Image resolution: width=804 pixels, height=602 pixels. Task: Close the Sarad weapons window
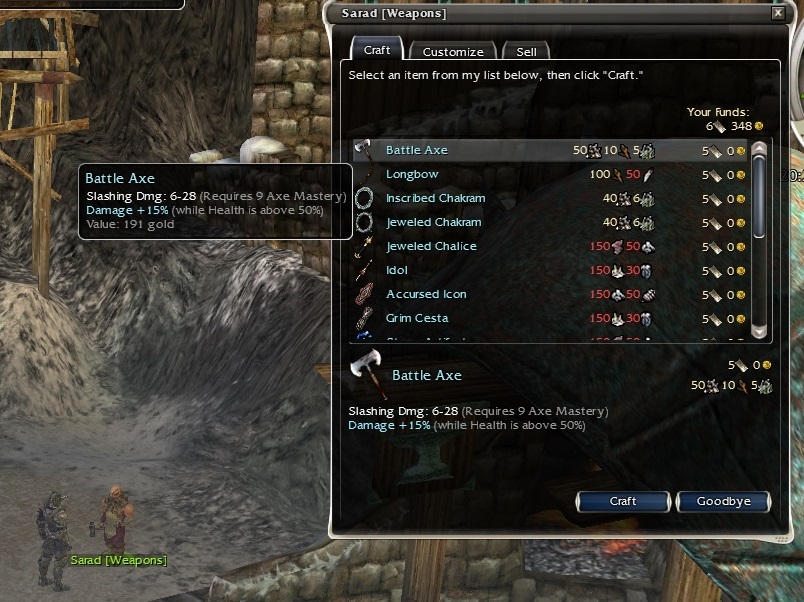pyautogui.click(x=778, y=13)
